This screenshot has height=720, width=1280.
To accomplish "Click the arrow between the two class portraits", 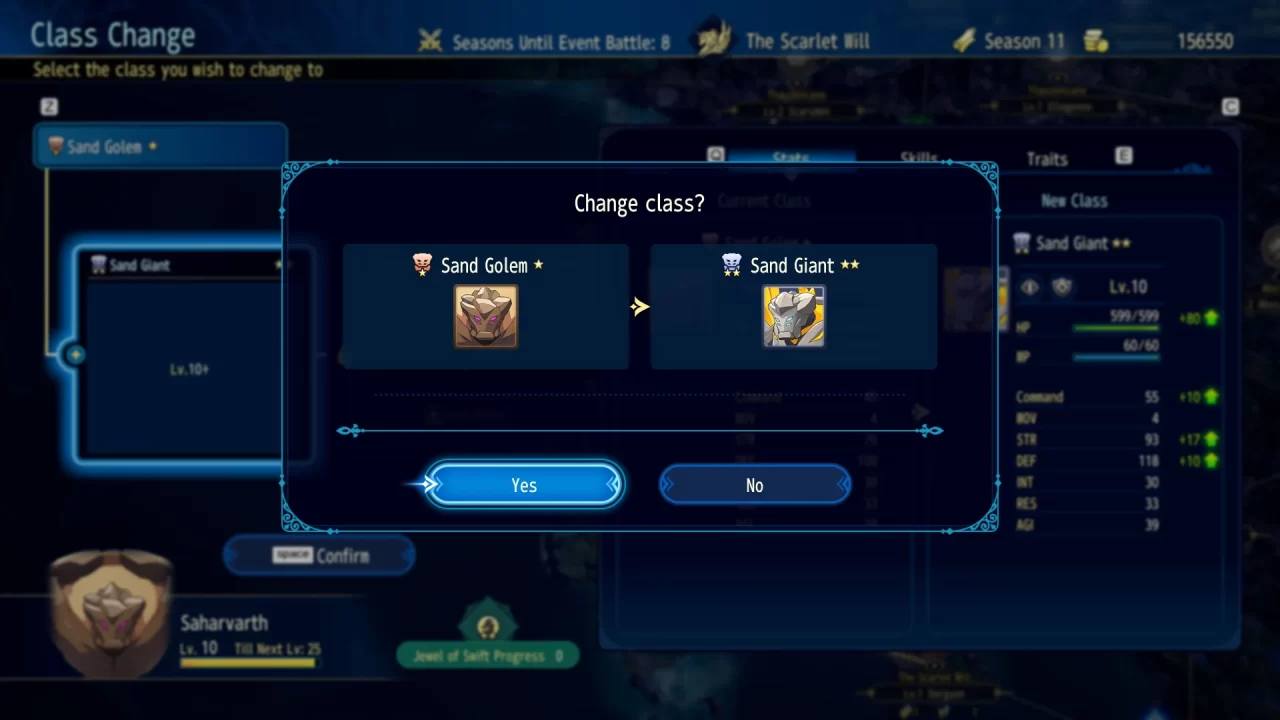I will 641,306.
